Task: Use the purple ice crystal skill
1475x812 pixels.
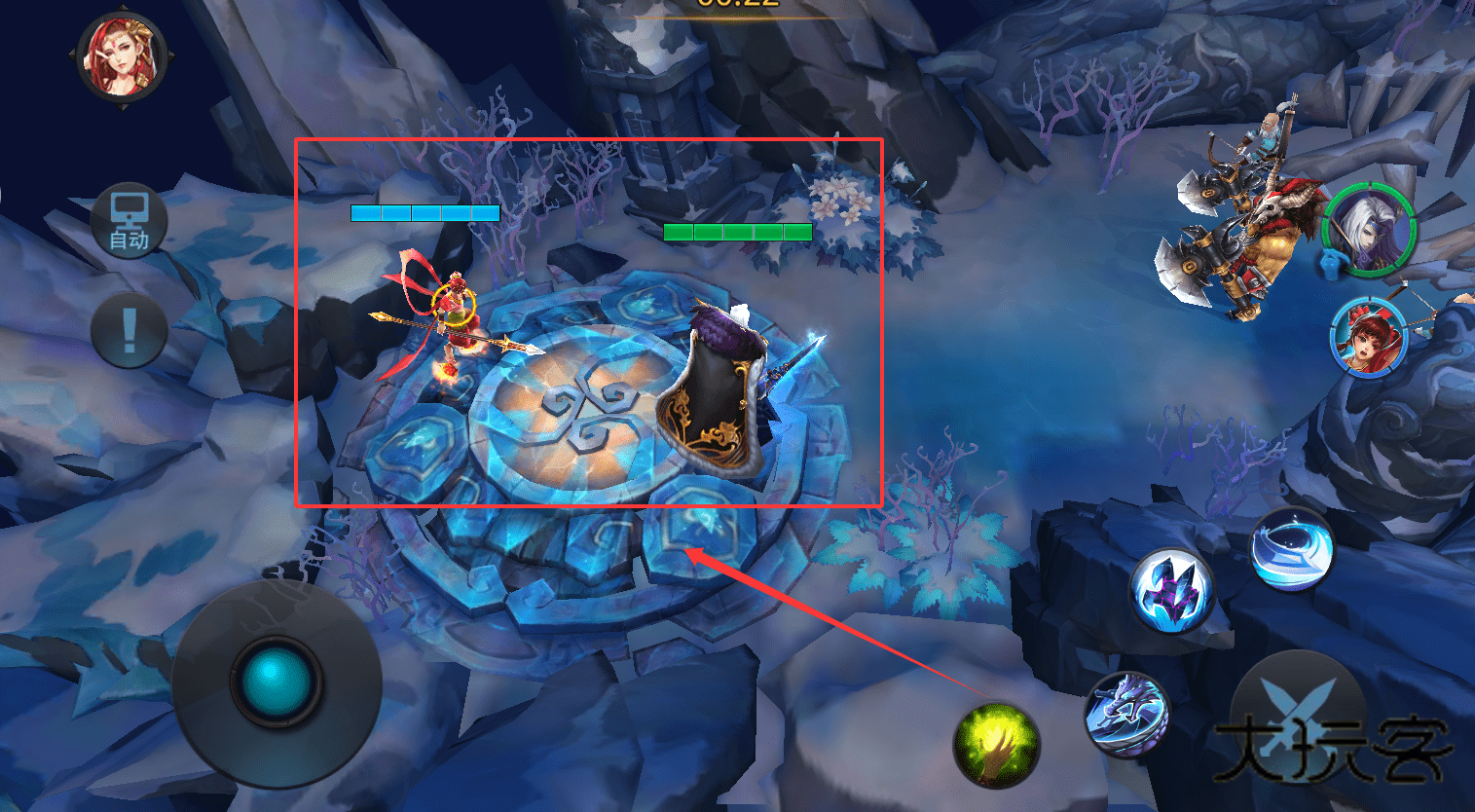Action: pos(1172,590)
